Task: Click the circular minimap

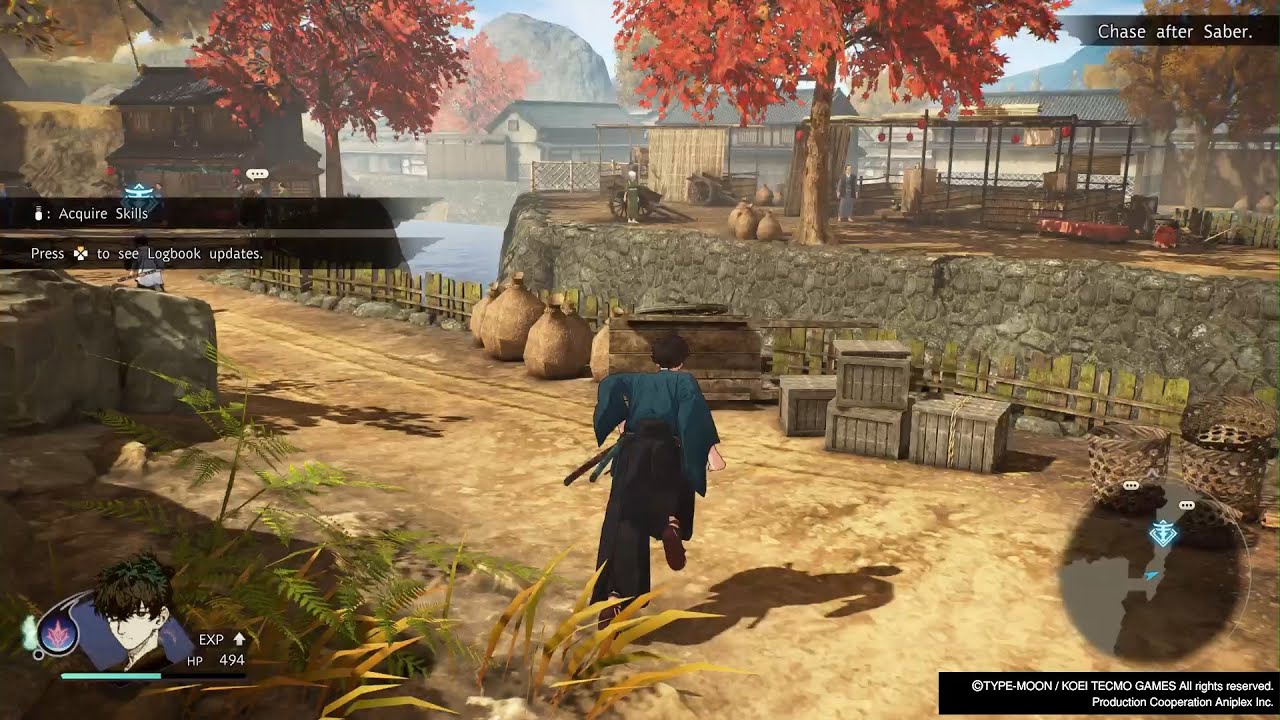Action: point(1153,573)
